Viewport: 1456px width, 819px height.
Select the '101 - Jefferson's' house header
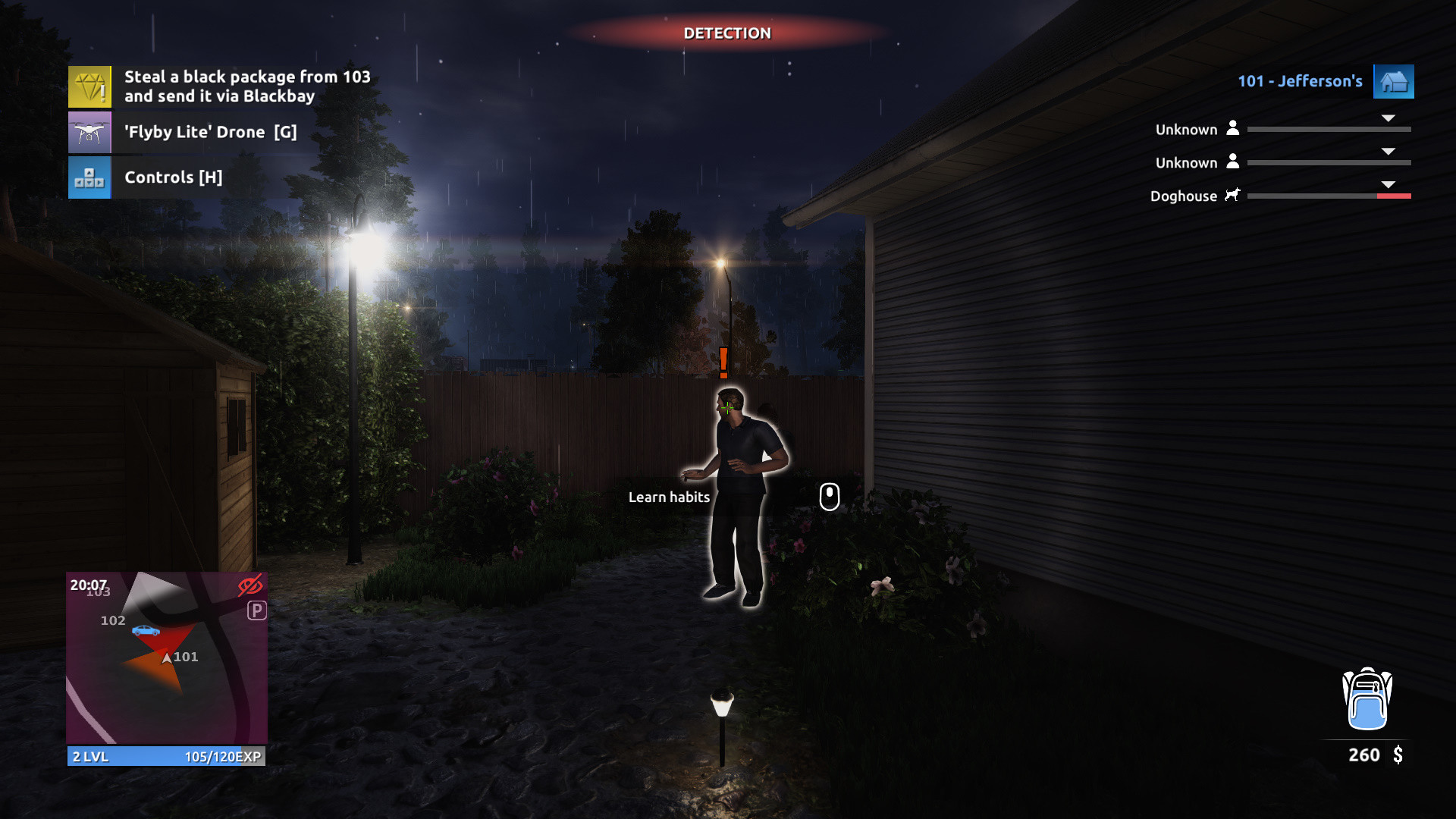point(1300,82)
